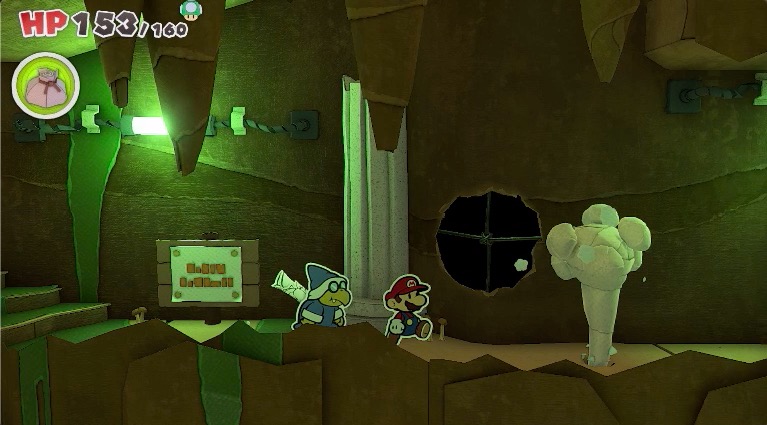Open the confetti bag icon
The image size is (767, 425).
pos(45,84)
